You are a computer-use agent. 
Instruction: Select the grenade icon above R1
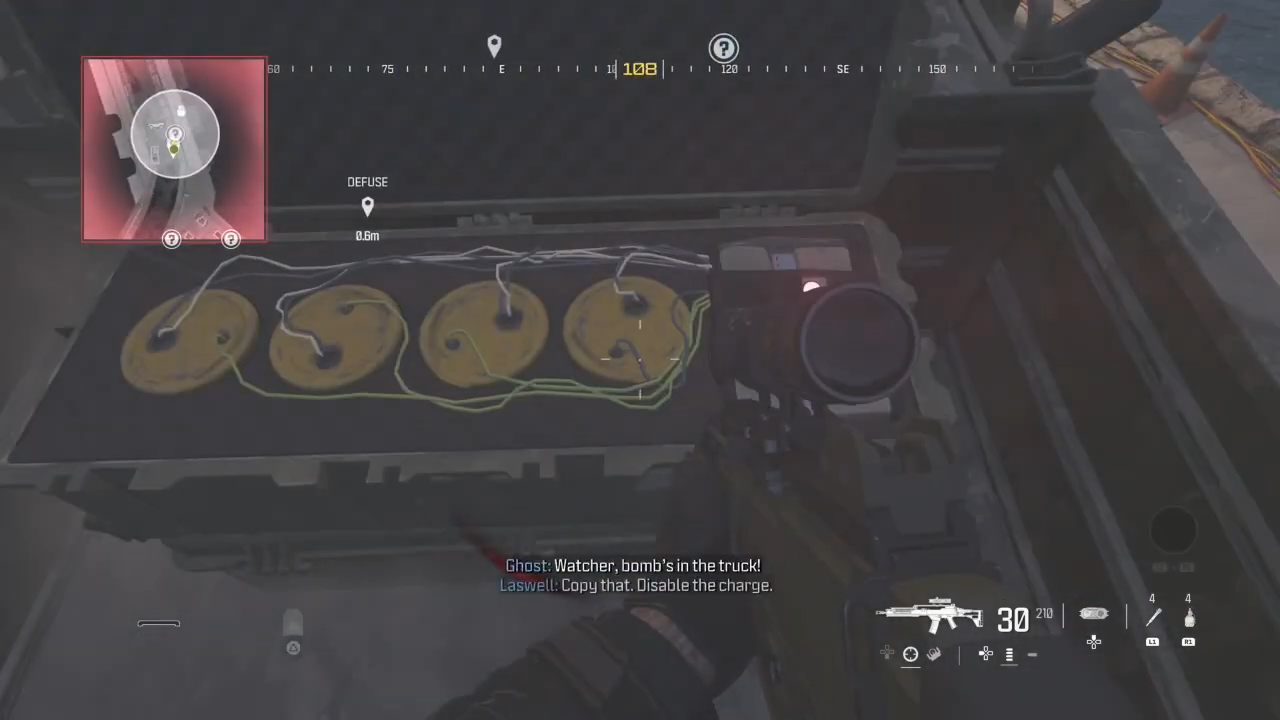pos(1188,618)
